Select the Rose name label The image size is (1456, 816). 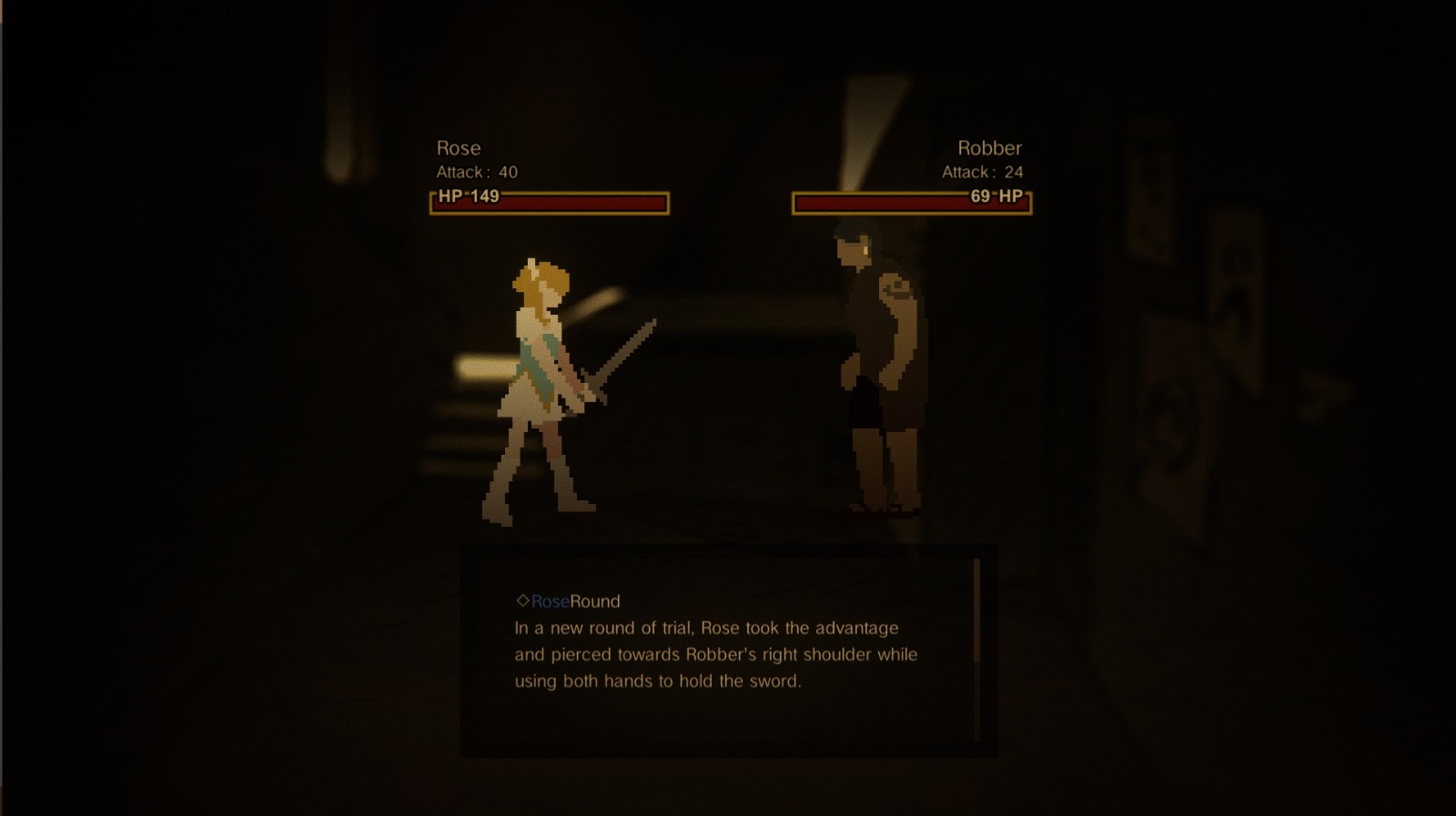pyautogui.click(x=459, y=147)
